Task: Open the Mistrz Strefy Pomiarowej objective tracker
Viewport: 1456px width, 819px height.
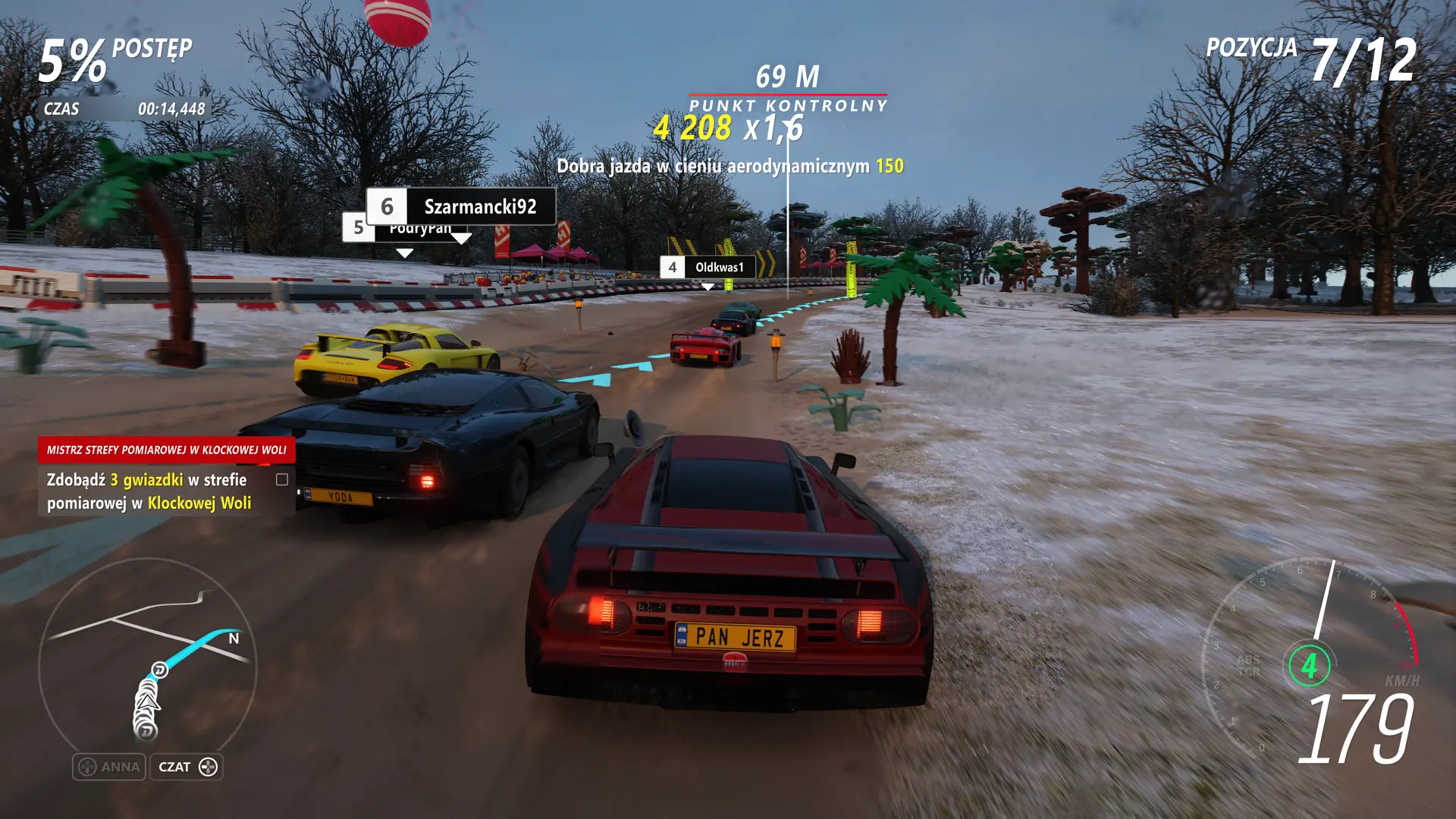Action: [x=166, y=450]
